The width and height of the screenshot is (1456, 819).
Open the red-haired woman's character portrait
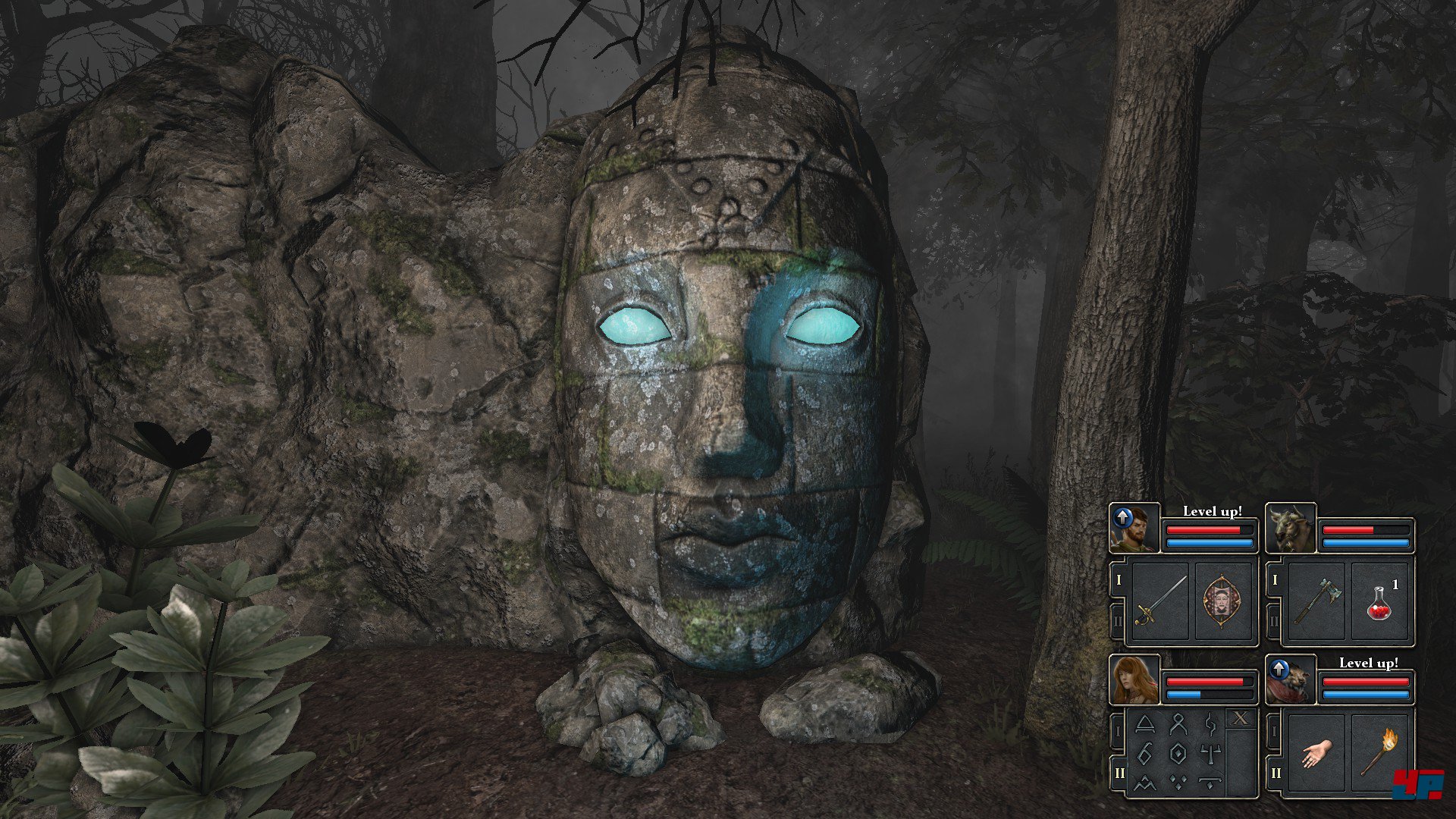tap(1135, 680)
